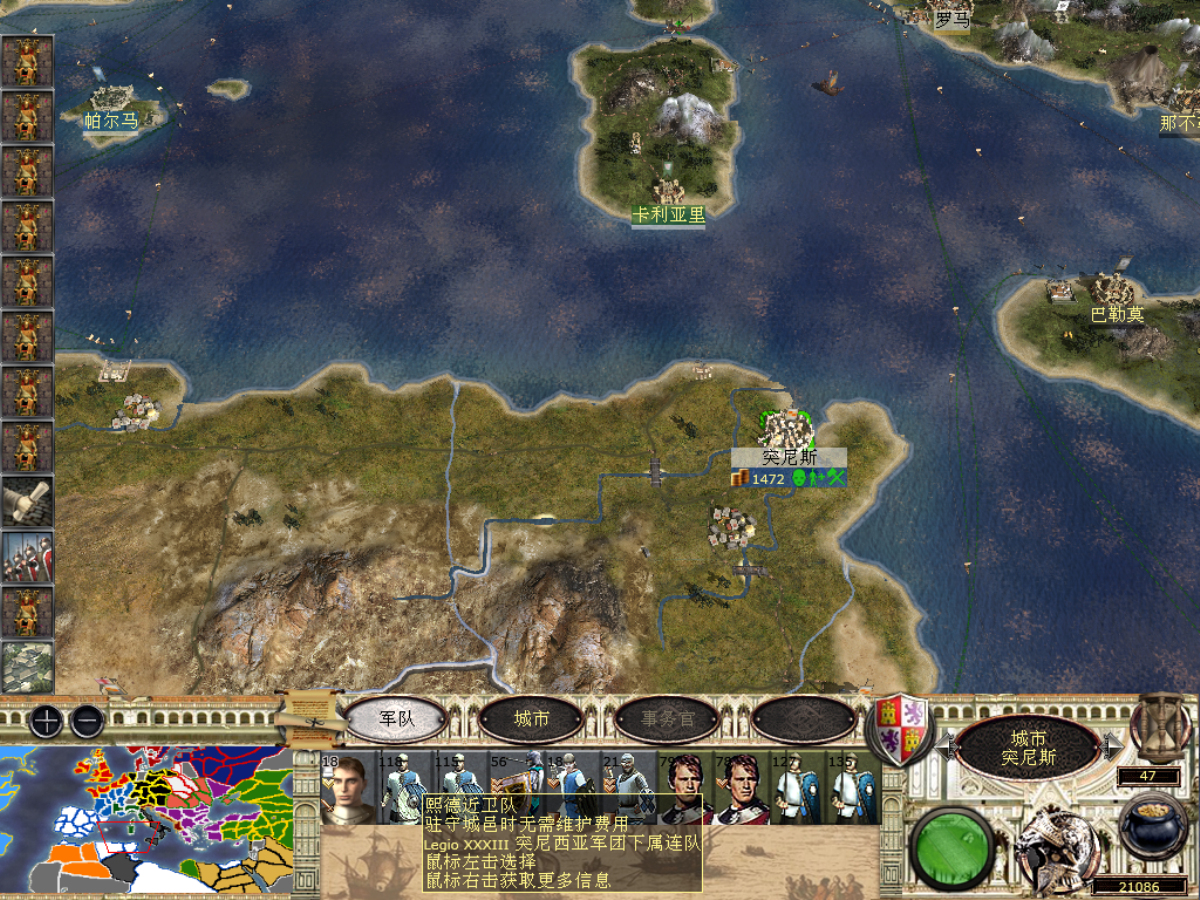Cycle to the next settlement arrow
The image size is (1200, 900).
pyautogui.click(x=1112, y=744)
